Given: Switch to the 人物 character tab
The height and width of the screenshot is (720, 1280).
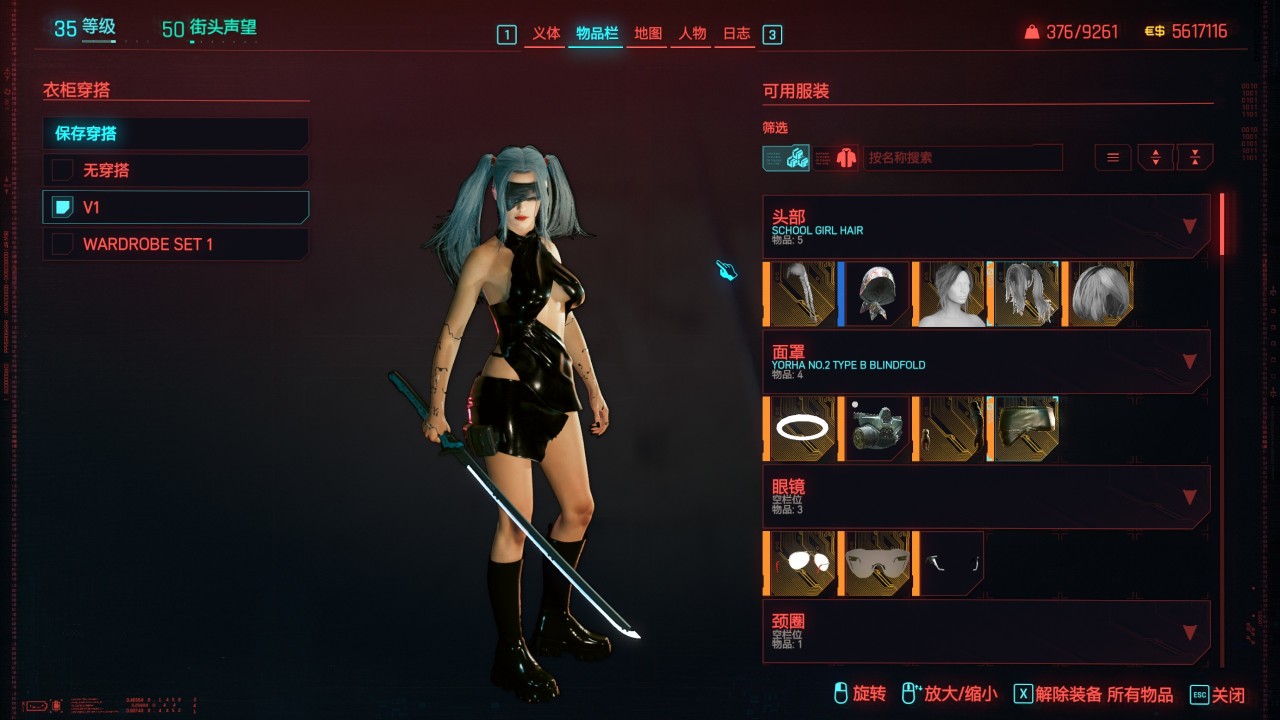Looking at the screenshot, I should point(692,34).
